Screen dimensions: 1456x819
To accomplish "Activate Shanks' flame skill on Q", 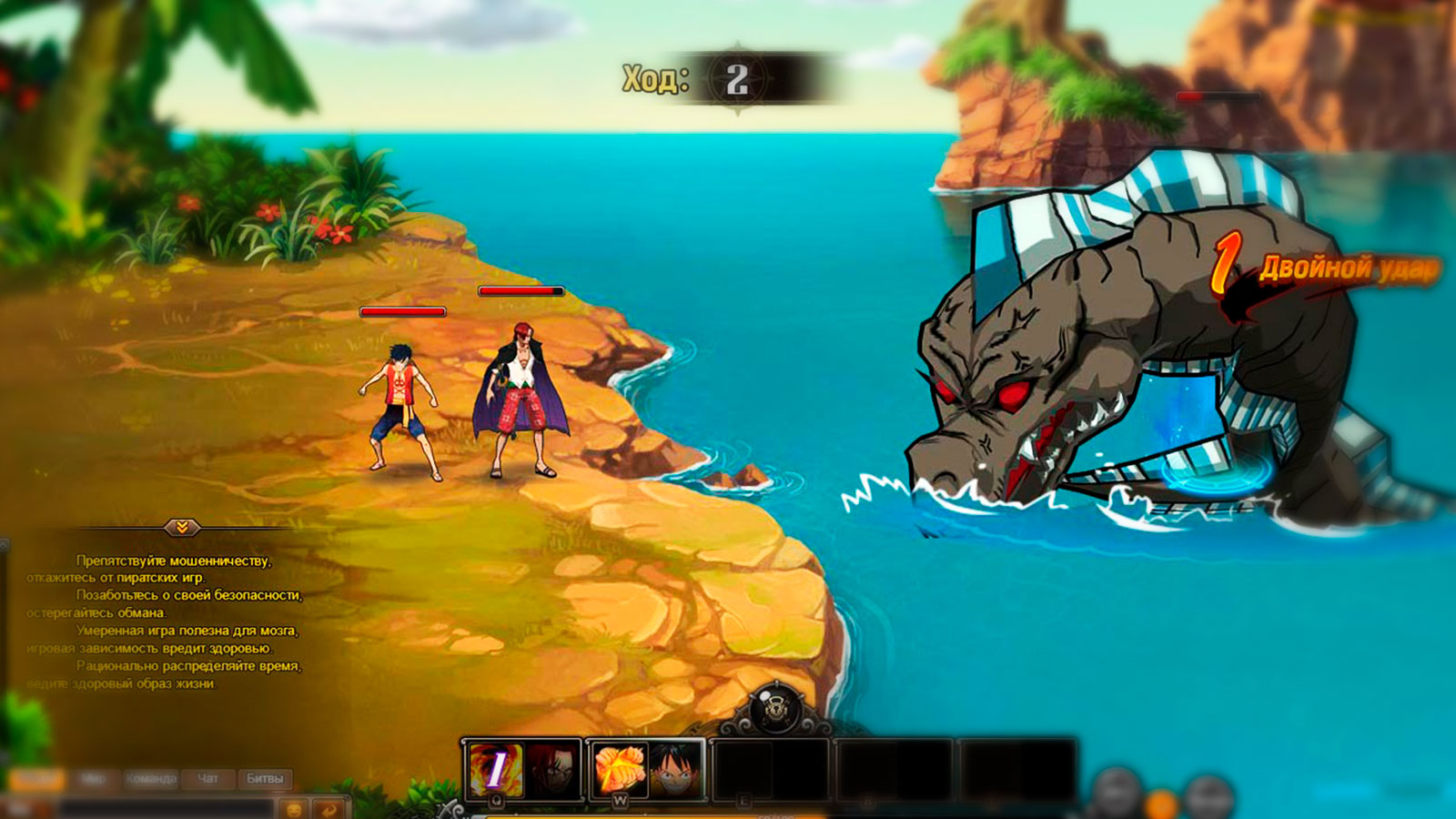I will (496, 770).
